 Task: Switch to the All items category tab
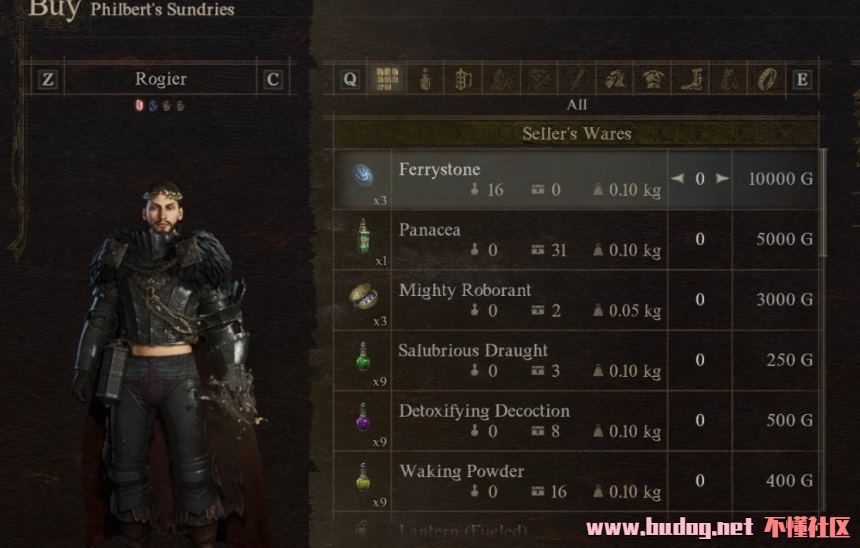coord(385,80)
